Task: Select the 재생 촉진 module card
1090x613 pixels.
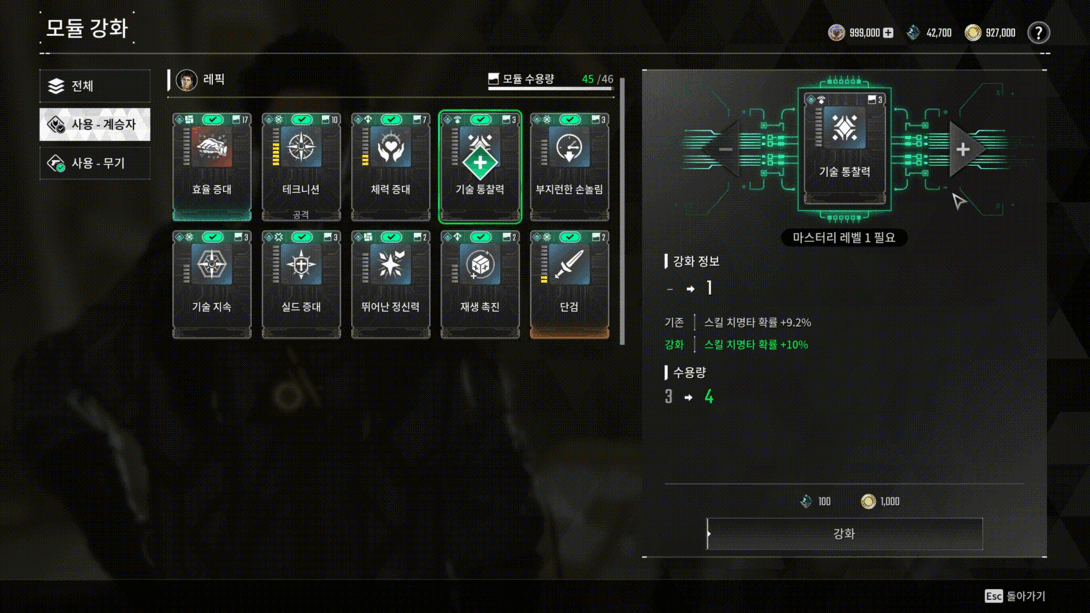Action: pyautogui.click(x=480, y=284)
